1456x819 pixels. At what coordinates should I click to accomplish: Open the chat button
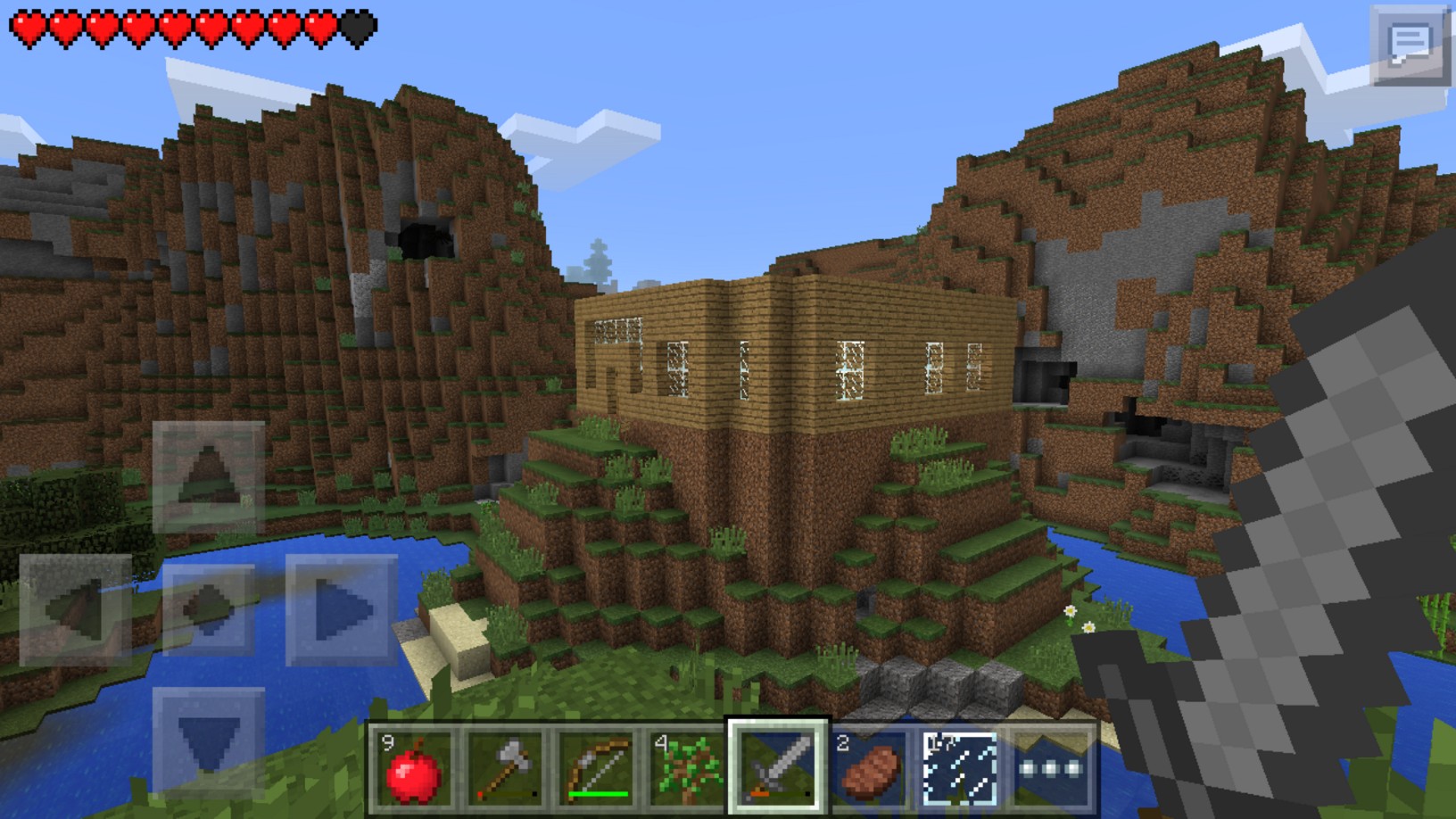coord(1409,45)
